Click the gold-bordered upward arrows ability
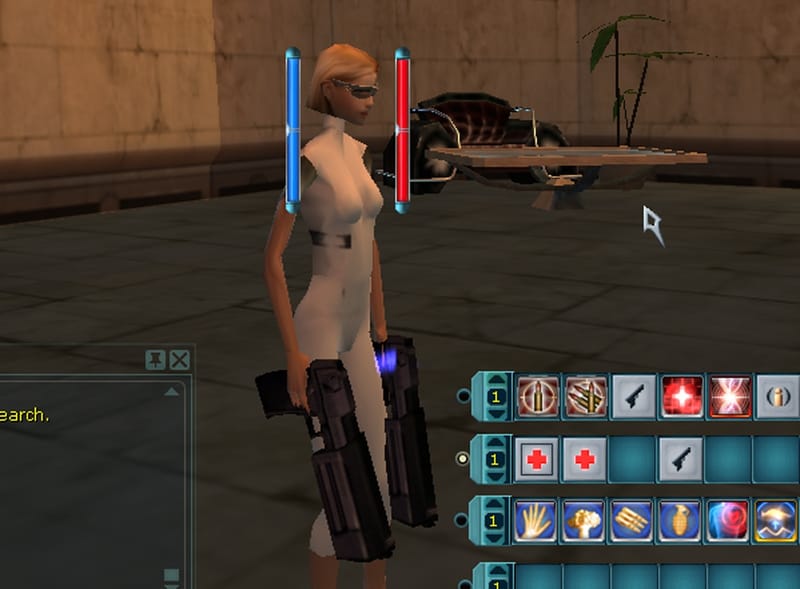This screenshot has width=800, height=589. (777, 521)
